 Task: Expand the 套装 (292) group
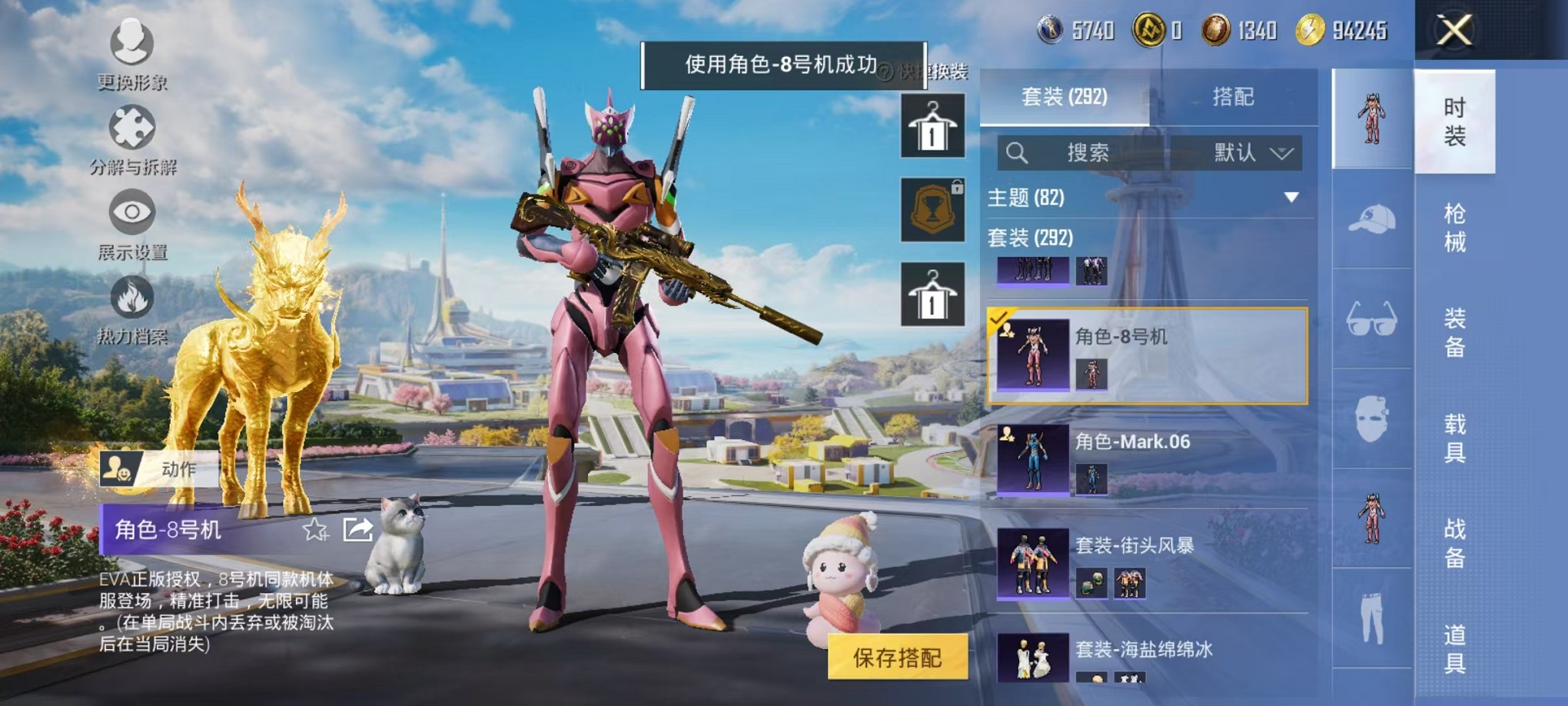click(1030, 239)
